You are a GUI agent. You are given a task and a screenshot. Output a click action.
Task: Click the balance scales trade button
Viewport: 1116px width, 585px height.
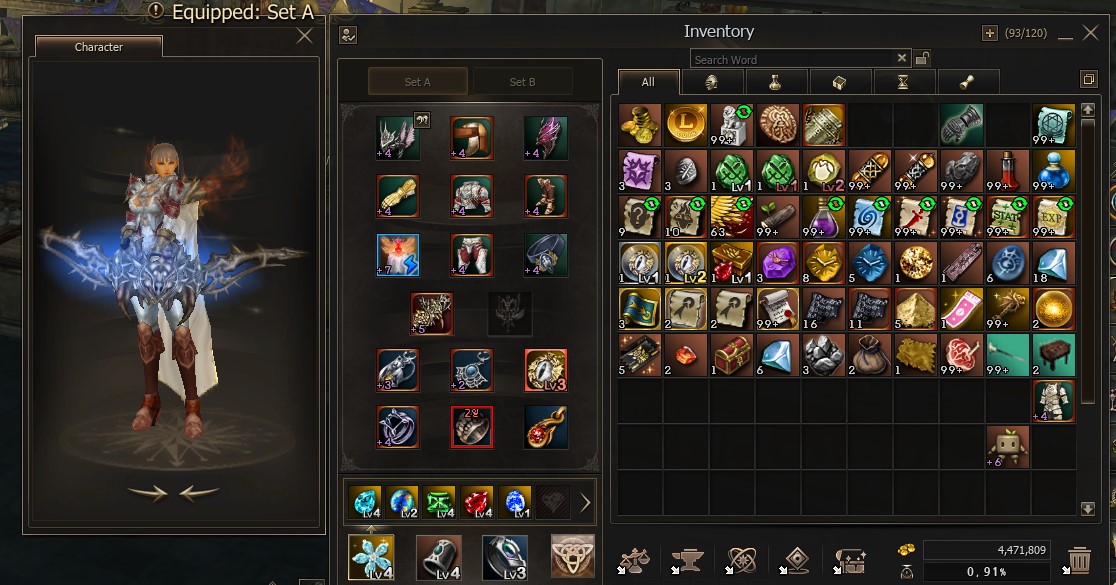click(x=633, y=558)
